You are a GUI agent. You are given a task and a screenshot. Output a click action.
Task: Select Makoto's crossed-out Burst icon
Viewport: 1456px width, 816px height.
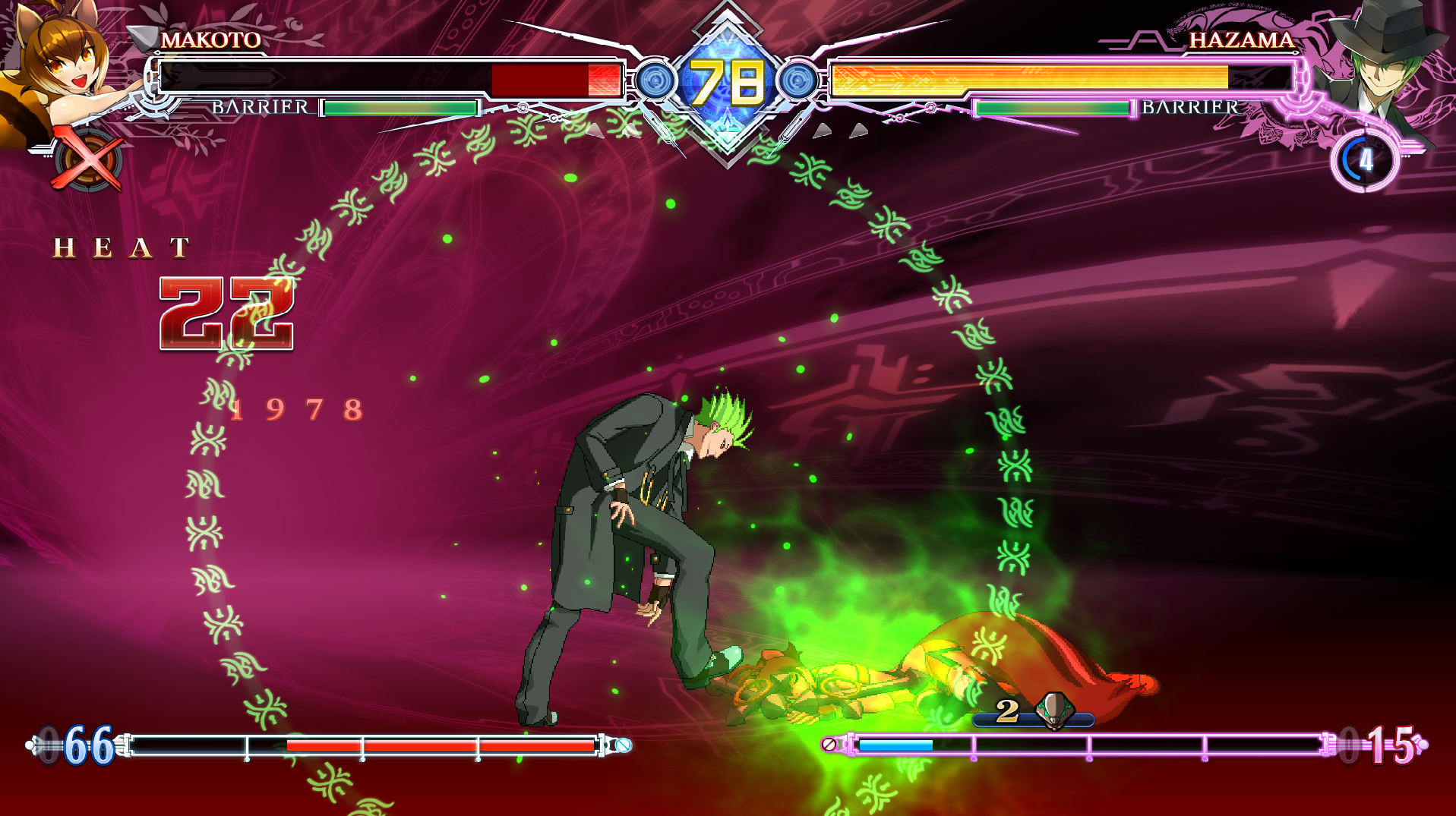tap(87, 160)
